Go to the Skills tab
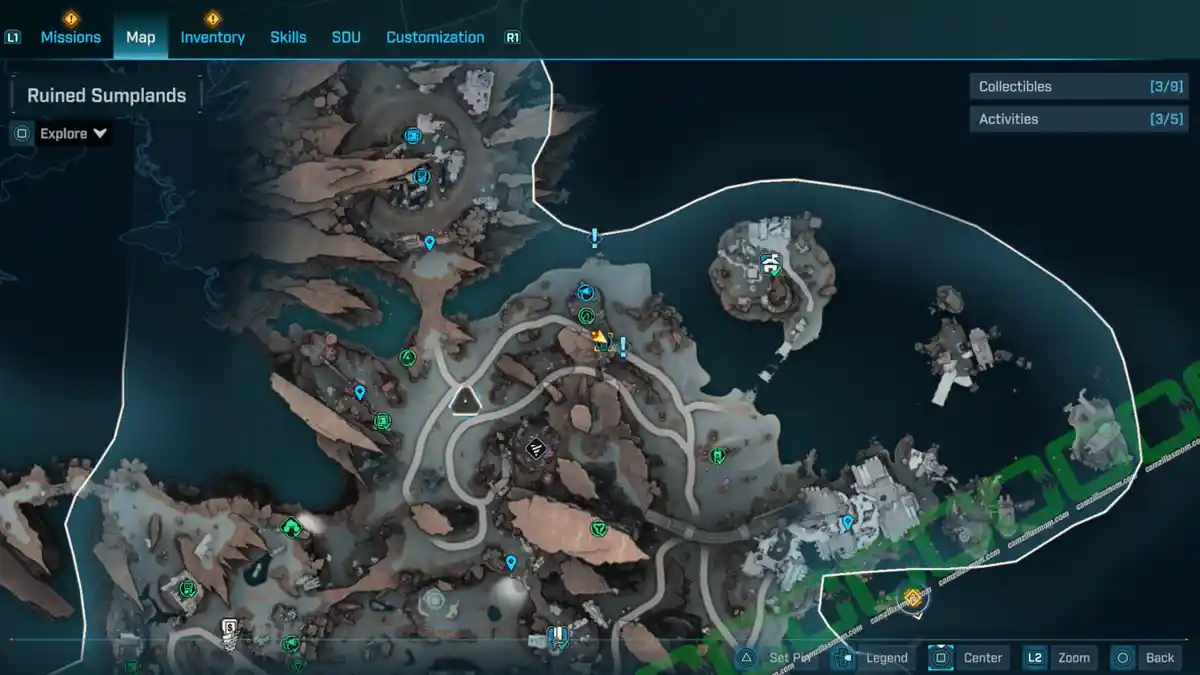Image resolution: width=1200 pixels, height=675 pixels. coord(288,37)
